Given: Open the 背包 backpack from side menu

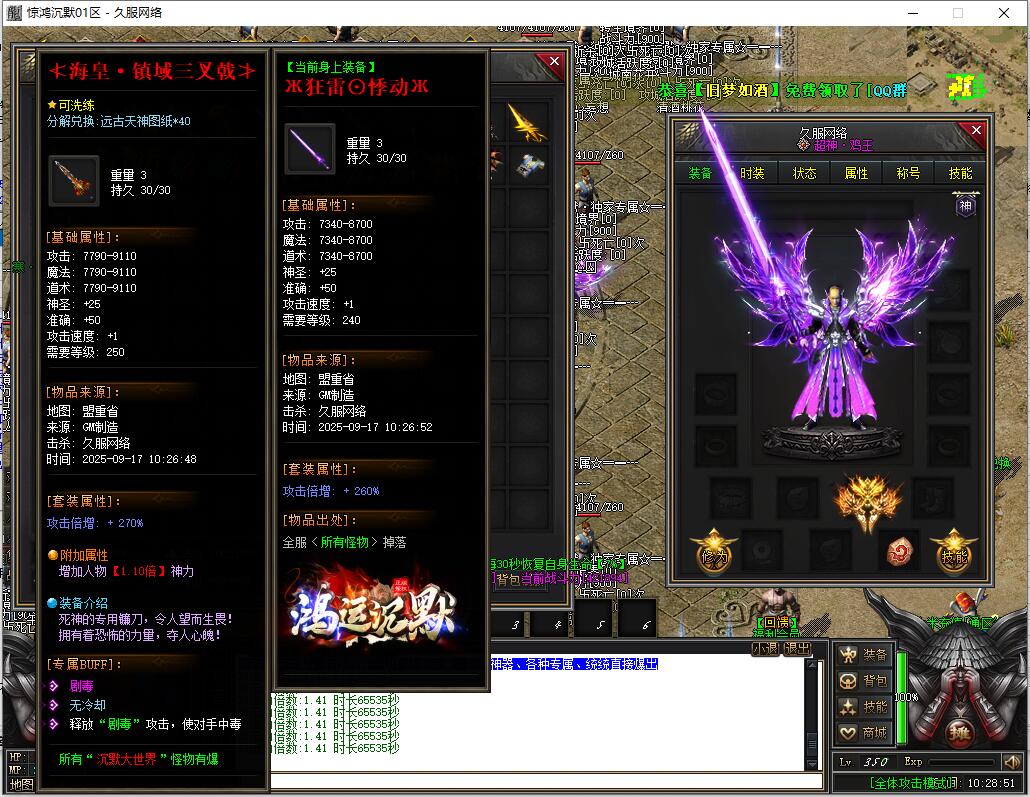Looking at the screenshot, I should click(x=863, y=681).
